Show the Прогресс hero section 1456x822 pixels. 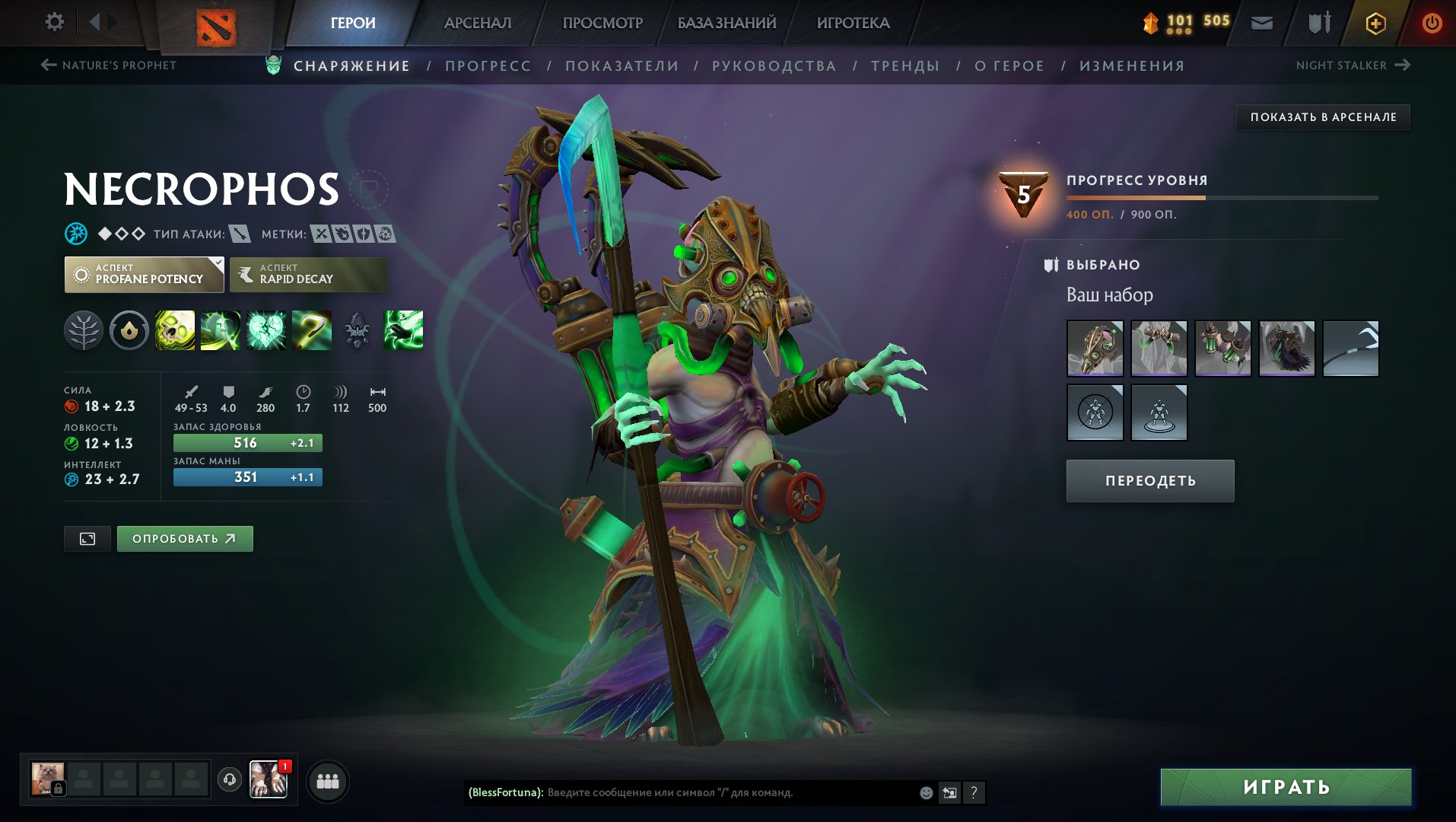coord(488,66)
